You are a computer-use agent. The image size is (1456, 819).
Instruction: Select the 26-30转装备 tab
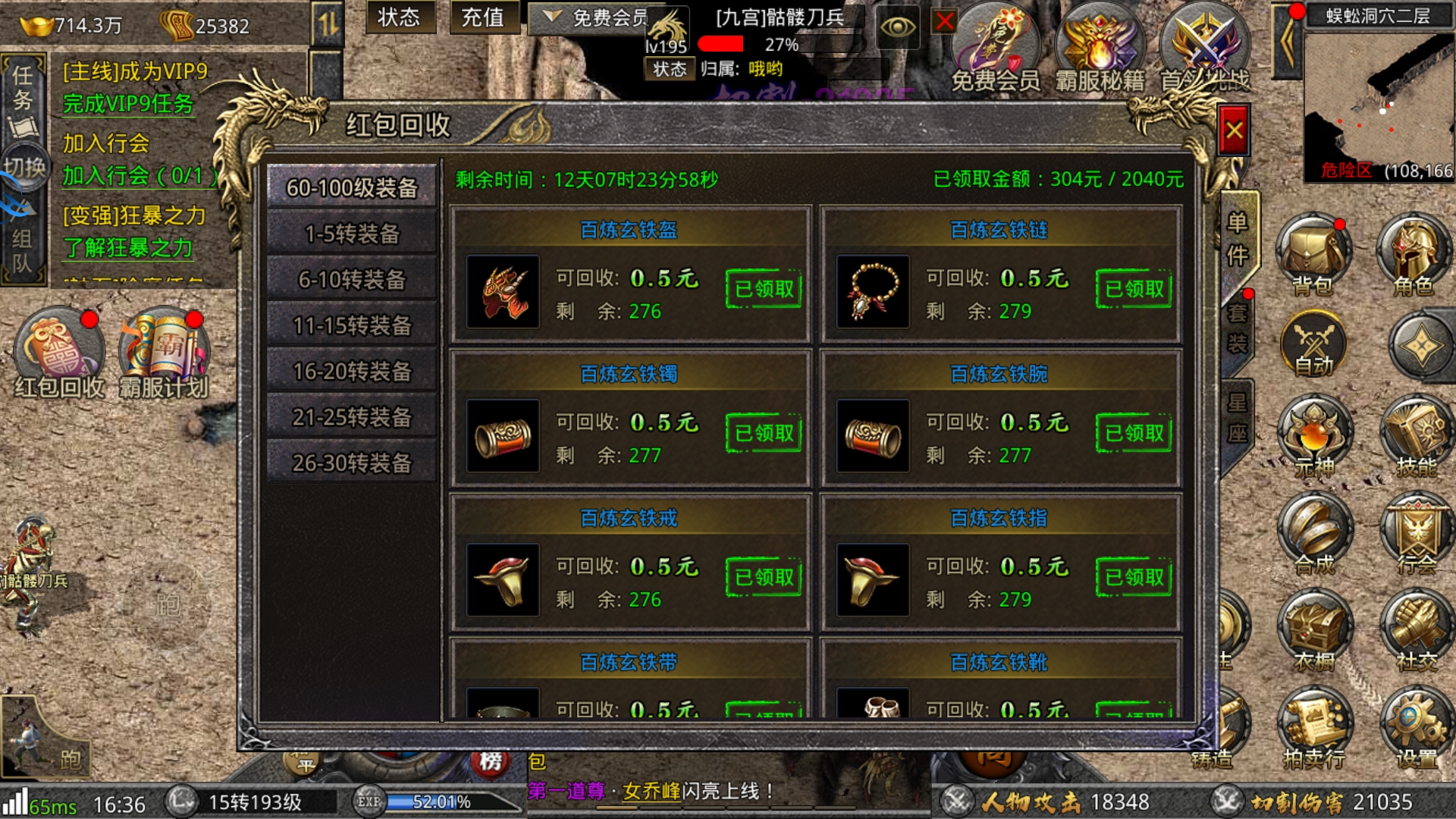click(x=352, y=463)
